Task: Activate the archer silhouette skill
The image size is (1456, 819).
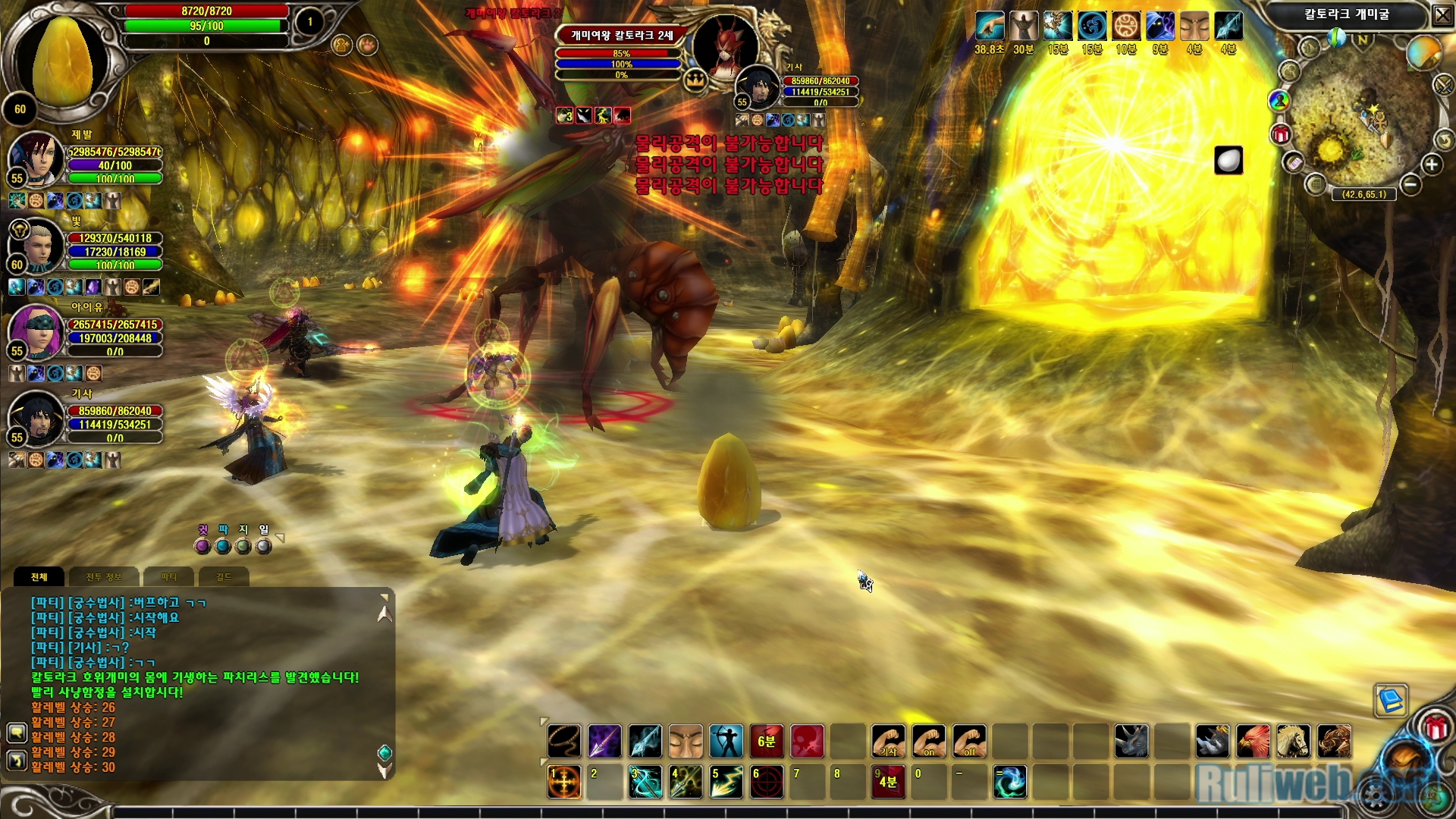Action: [x=726, y=741]
